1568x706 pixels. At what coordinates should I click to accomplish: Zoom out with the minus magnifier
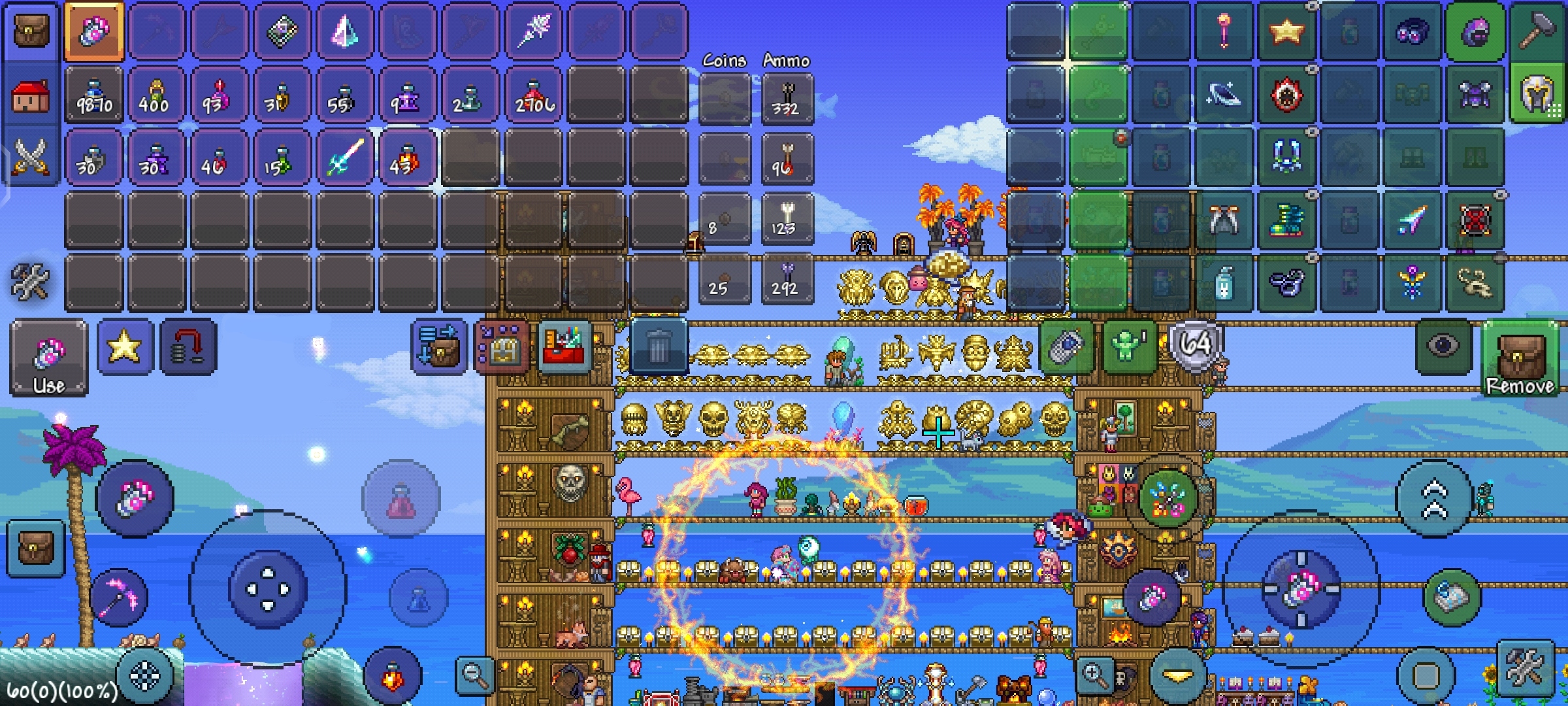point(475,675)
